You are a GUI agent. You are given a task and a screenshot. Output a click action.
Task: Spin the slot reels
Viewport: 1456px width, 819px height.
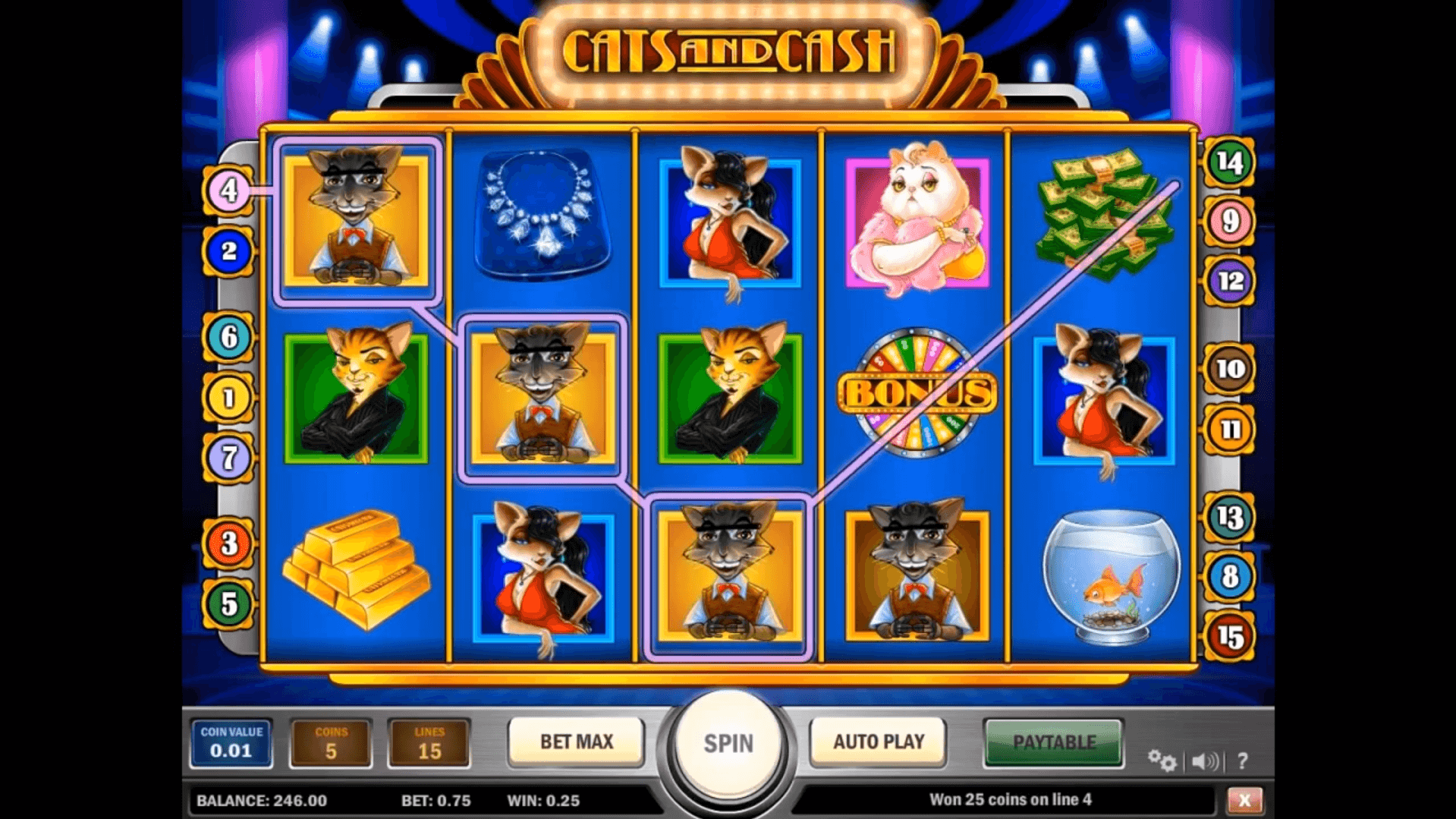click(728, 743)
